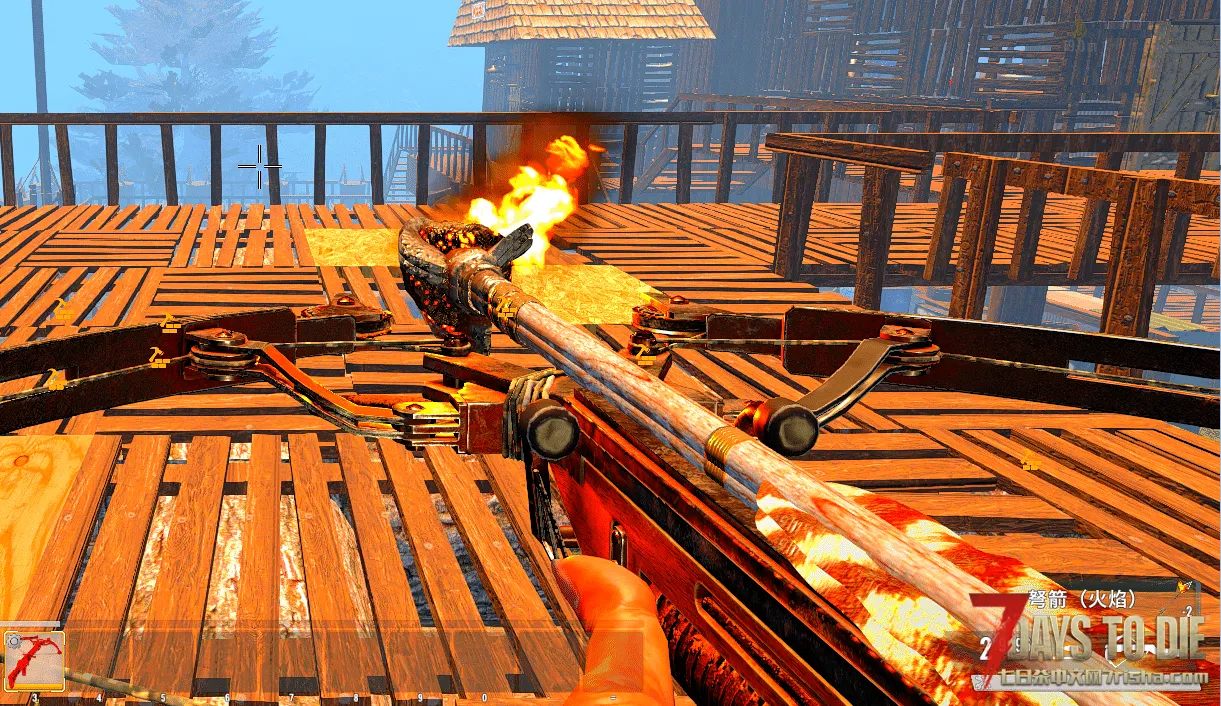Viewport: 1221px width, 706px height.
Task: Select the red crossbow hotbar slot
Action: [34, 660]
